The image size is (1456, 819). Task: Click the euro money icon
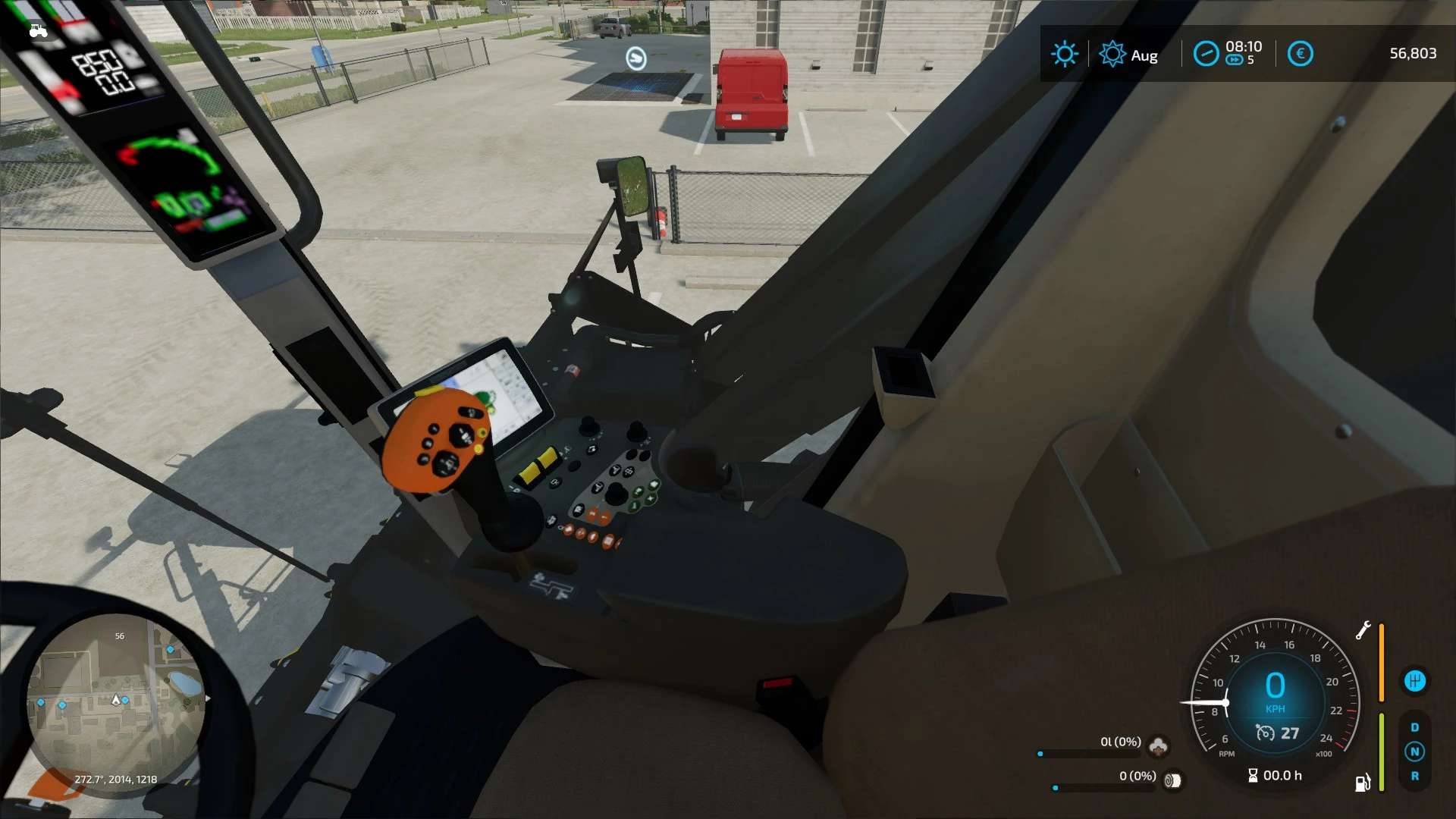[x=1300, y=54]
